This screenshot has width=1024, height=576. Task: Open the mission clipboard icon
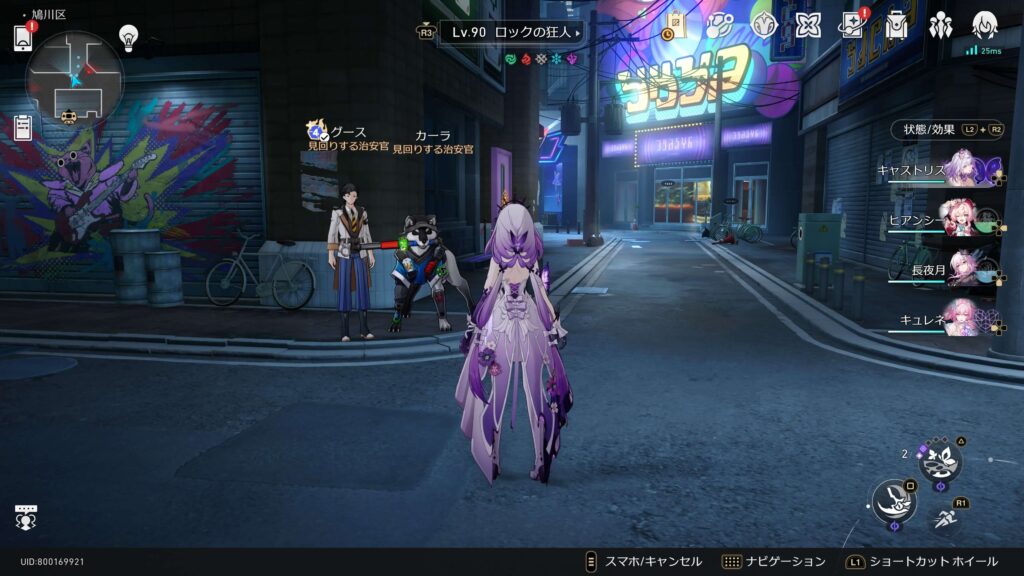[x=23, y=127]
